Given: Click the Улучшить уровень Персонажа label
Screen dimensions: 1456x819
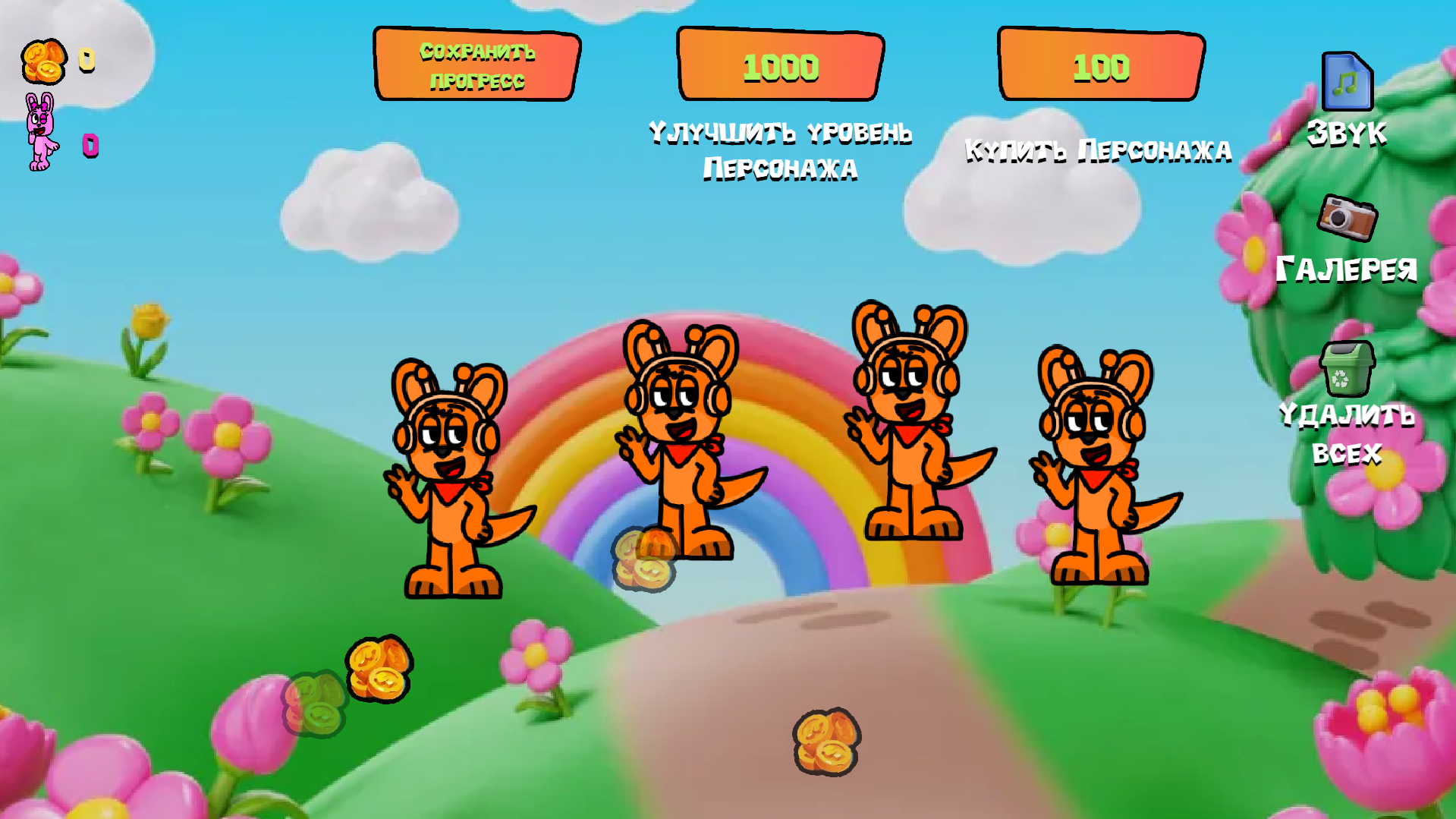Looking at the screenshot, I should pyautogui.click(x=780, y=150).
